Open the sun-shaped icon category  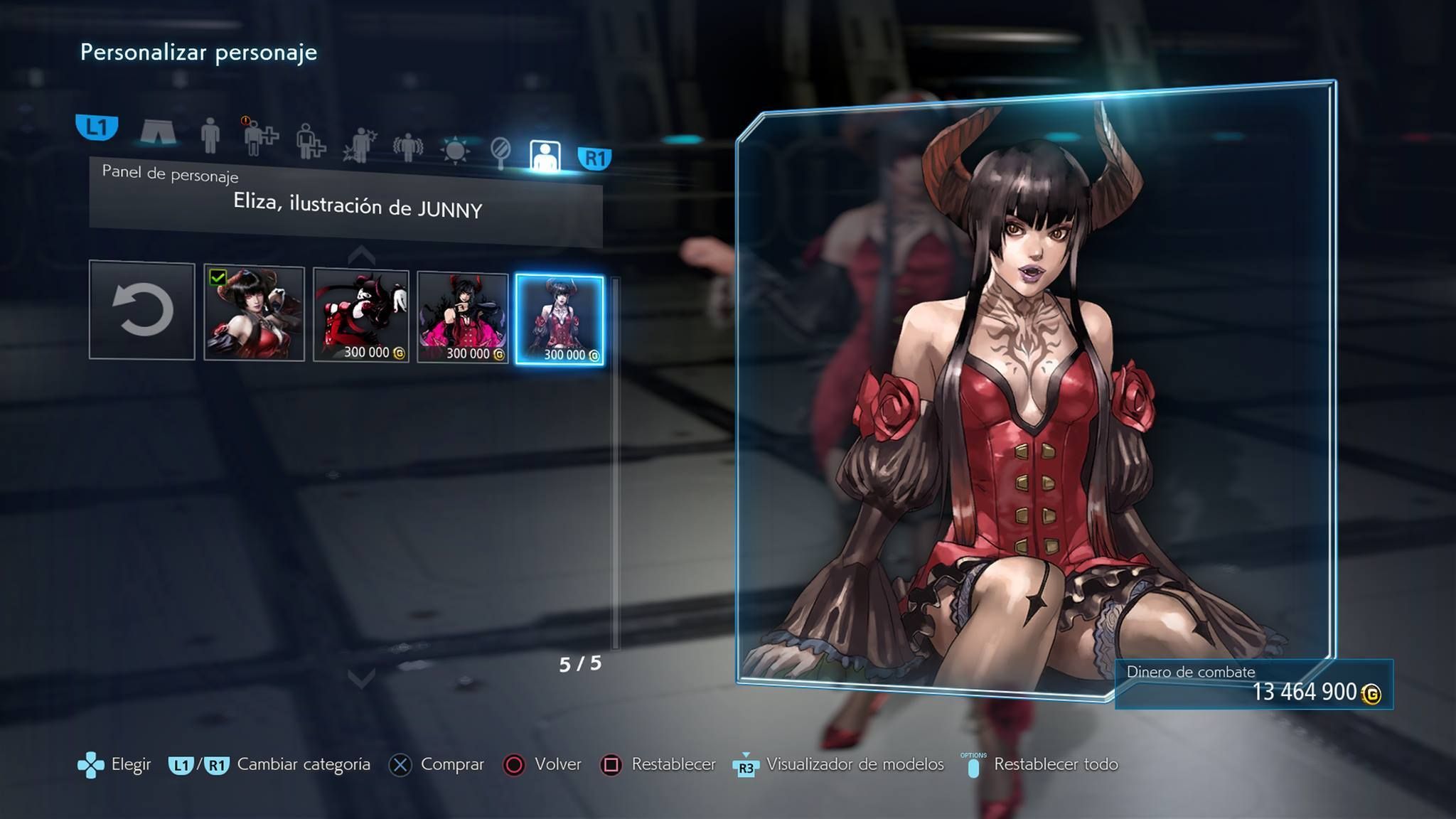(x=455, y=150)
